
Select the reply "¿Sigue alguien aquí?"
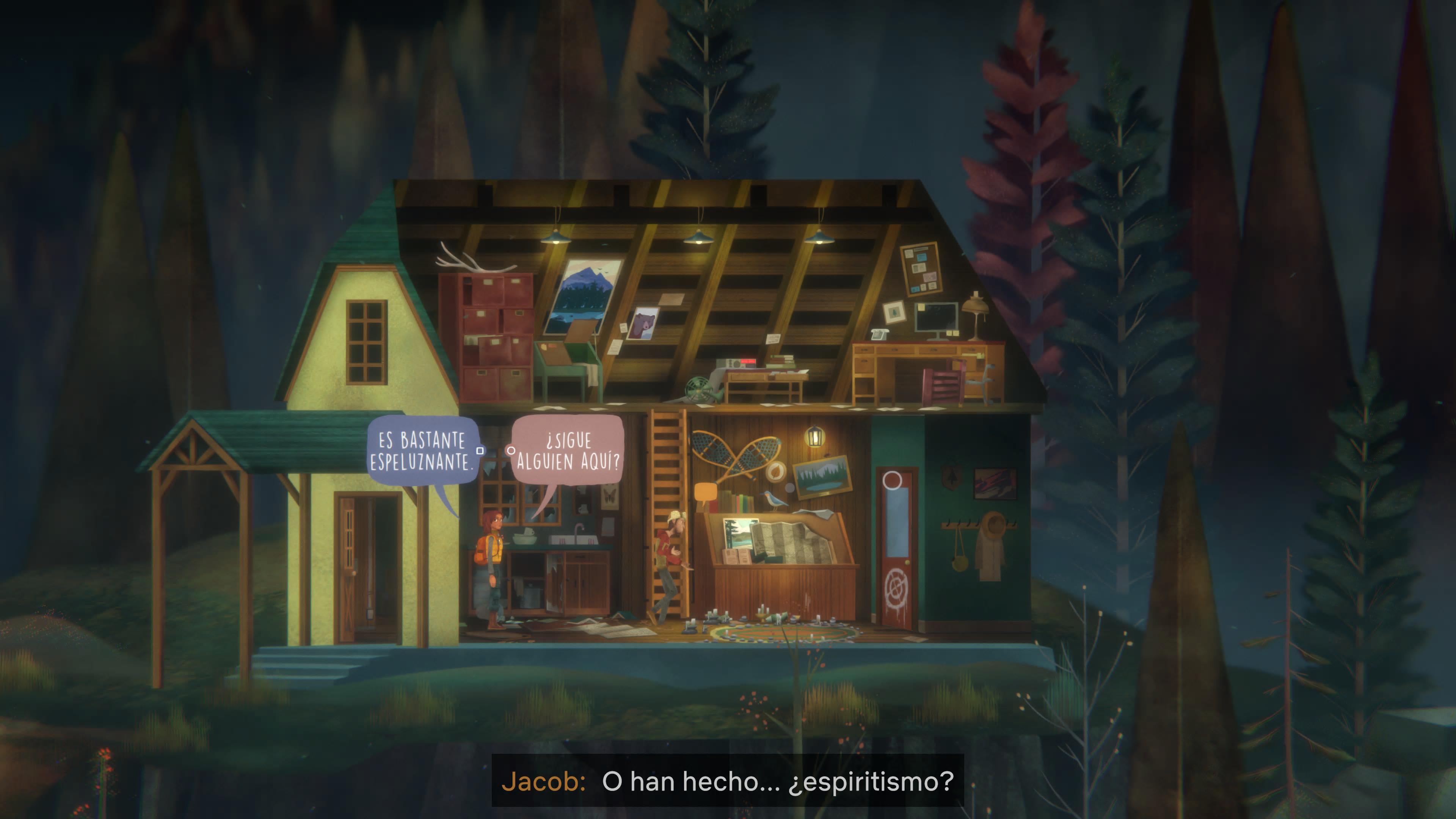pos(568,450)
